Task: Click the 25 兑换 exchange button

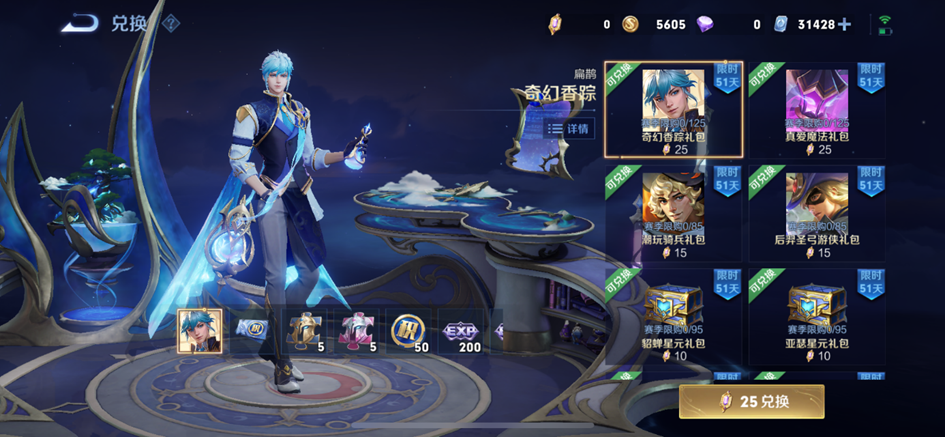Action: click(x=751, y=401)
